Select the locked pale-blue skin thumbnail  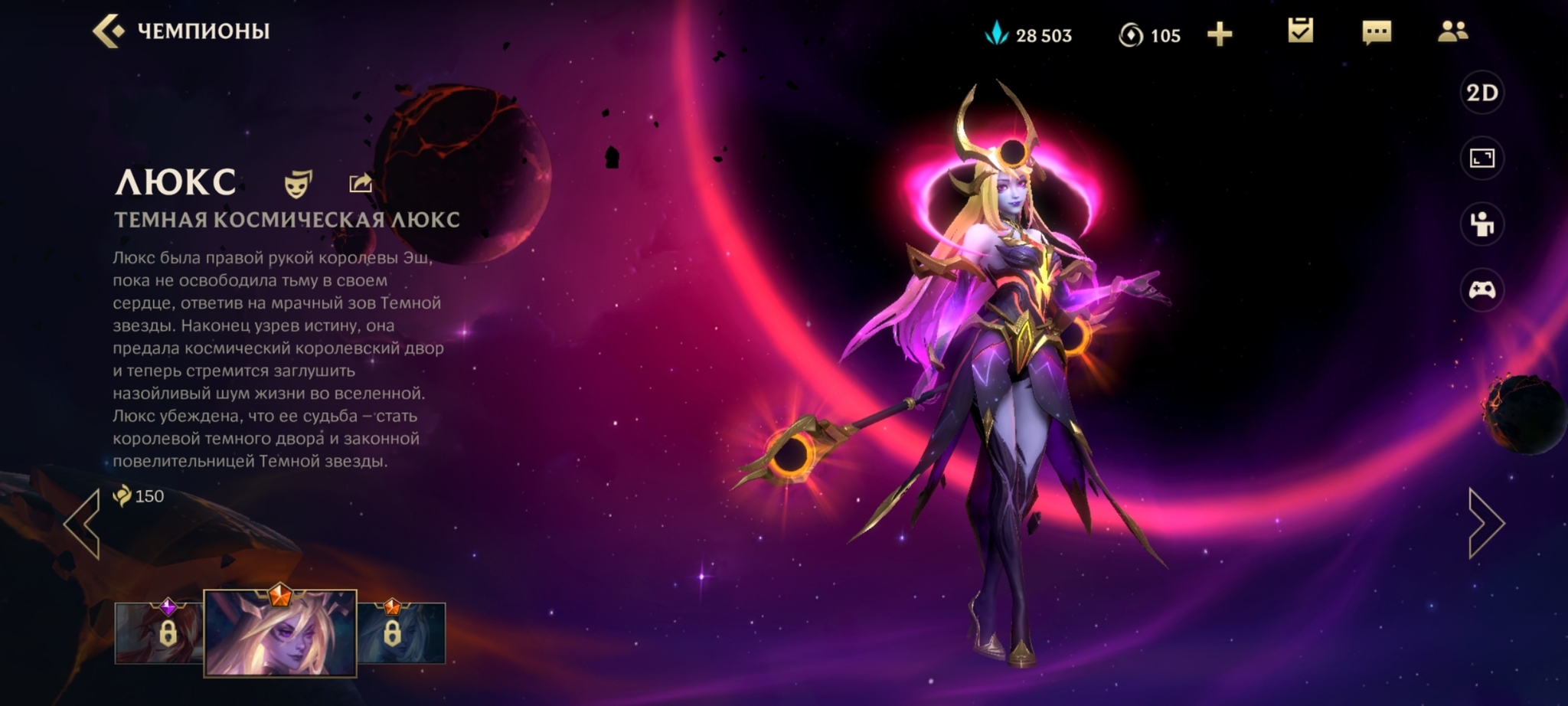401,633
